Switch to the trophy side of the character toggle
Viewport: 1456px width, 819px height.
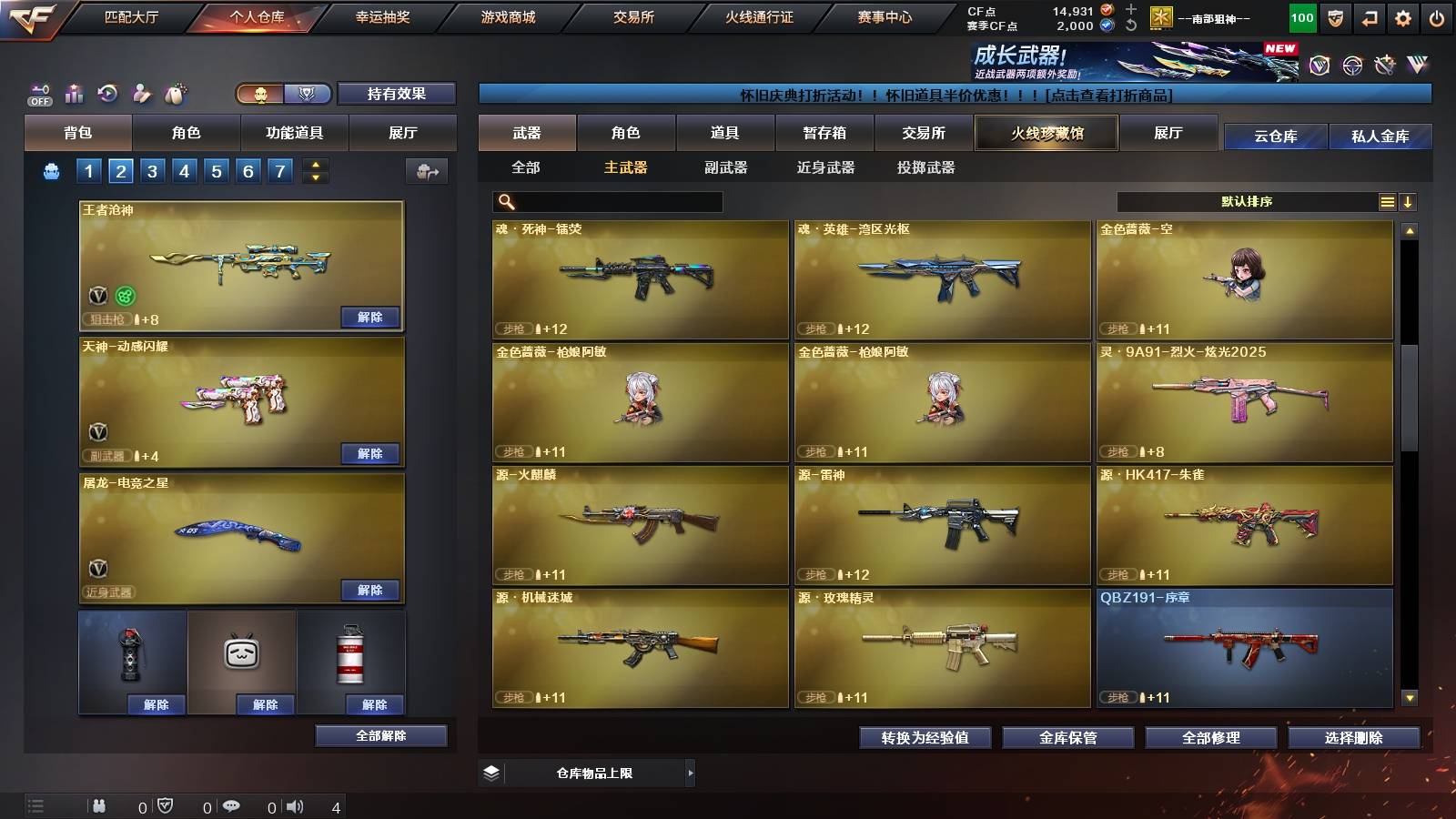click(307, 94)
